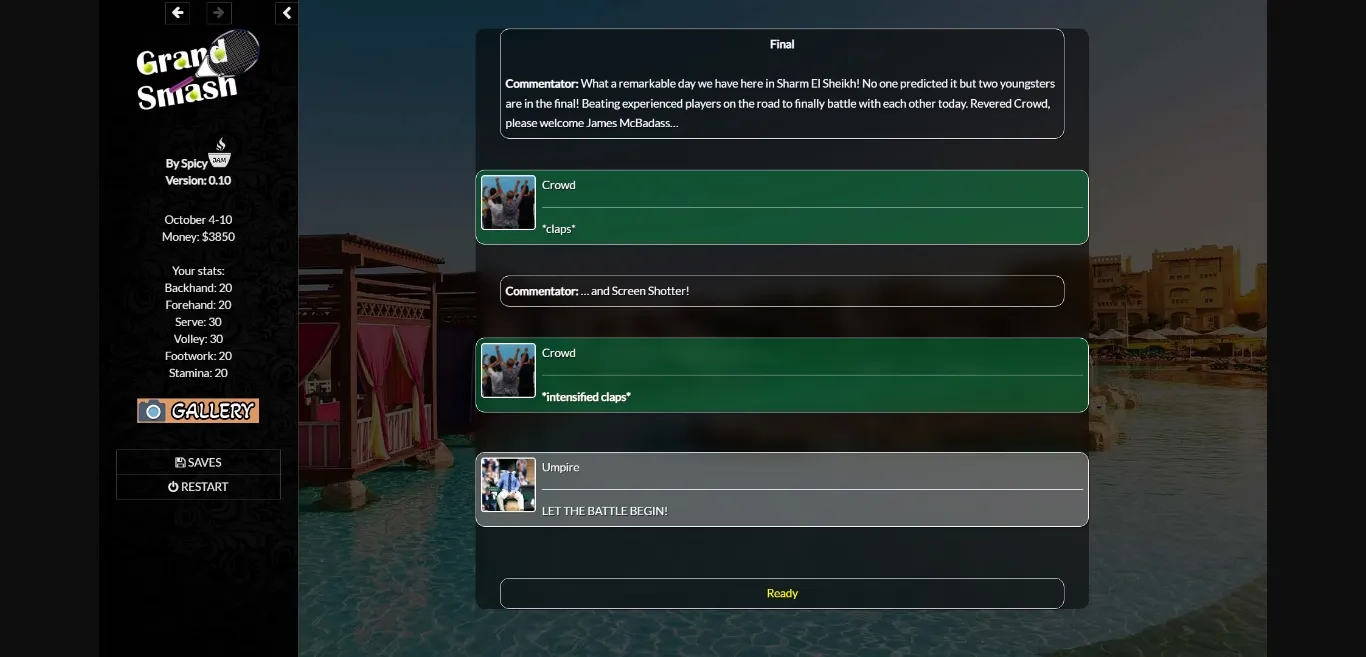Restart the game
The width and height of the screenshot is (1366, 657).
198,487
